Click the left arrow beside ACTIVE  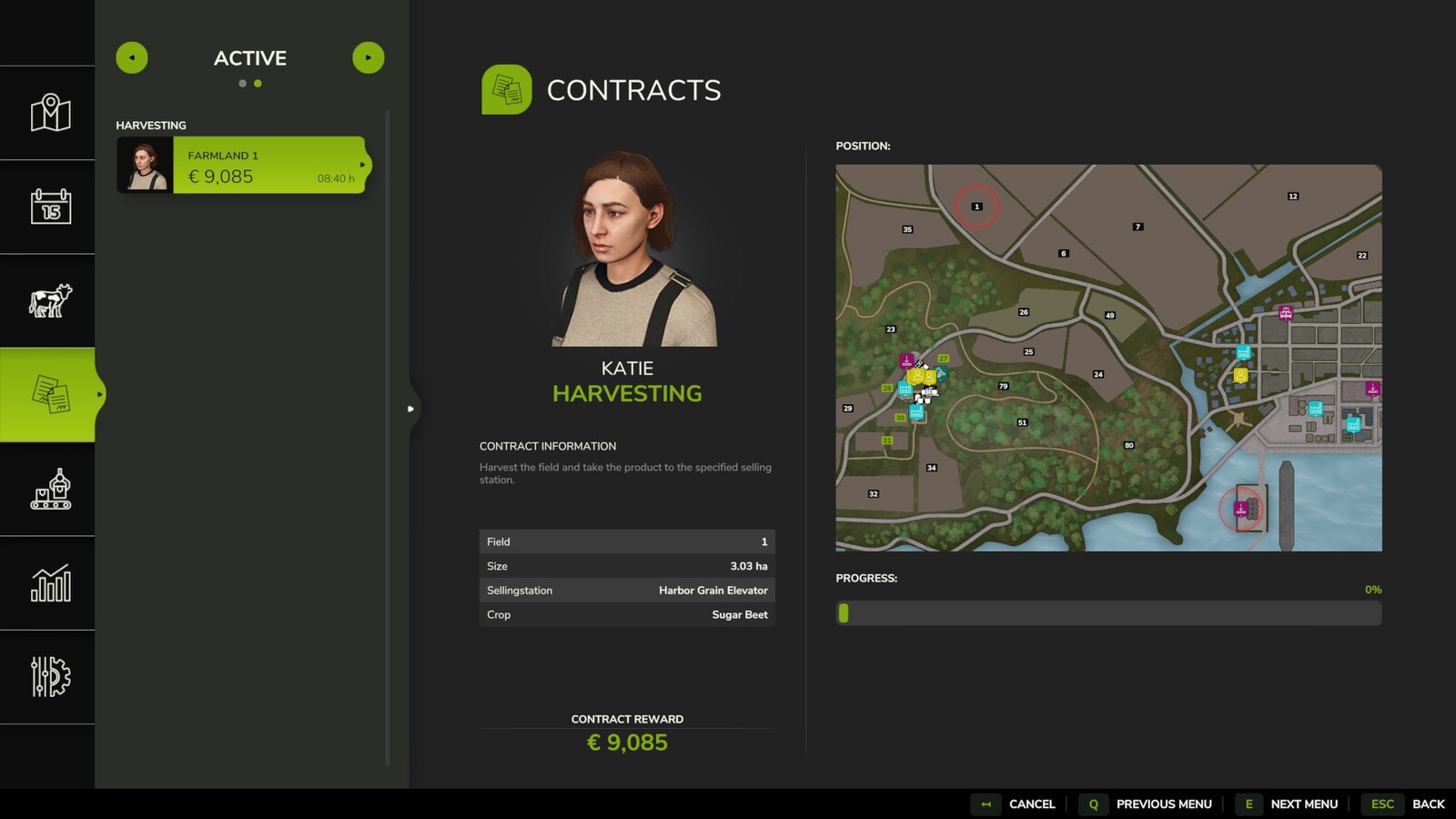tap(132, 57)
